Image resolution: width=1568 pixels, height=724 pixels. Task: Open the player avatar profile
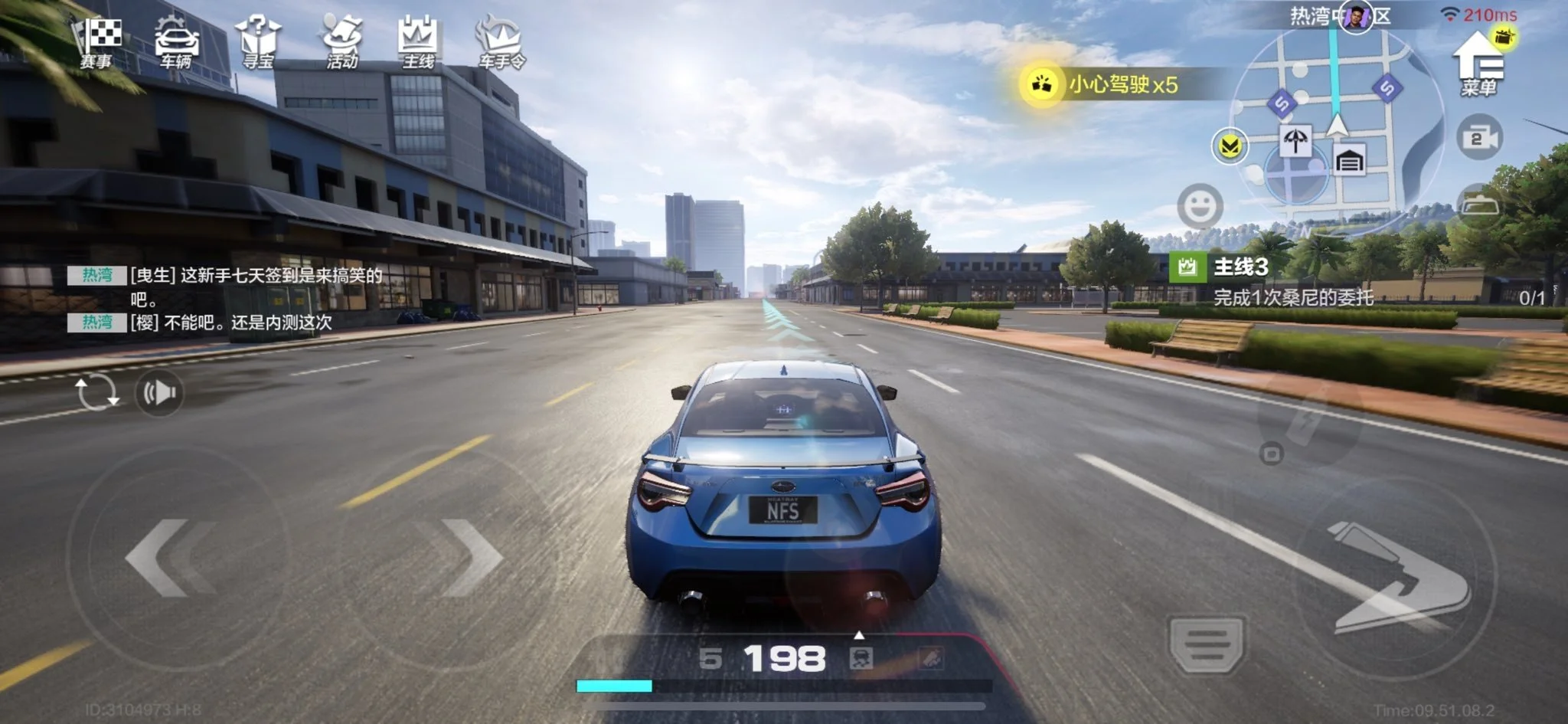[x=1356, y=18]
